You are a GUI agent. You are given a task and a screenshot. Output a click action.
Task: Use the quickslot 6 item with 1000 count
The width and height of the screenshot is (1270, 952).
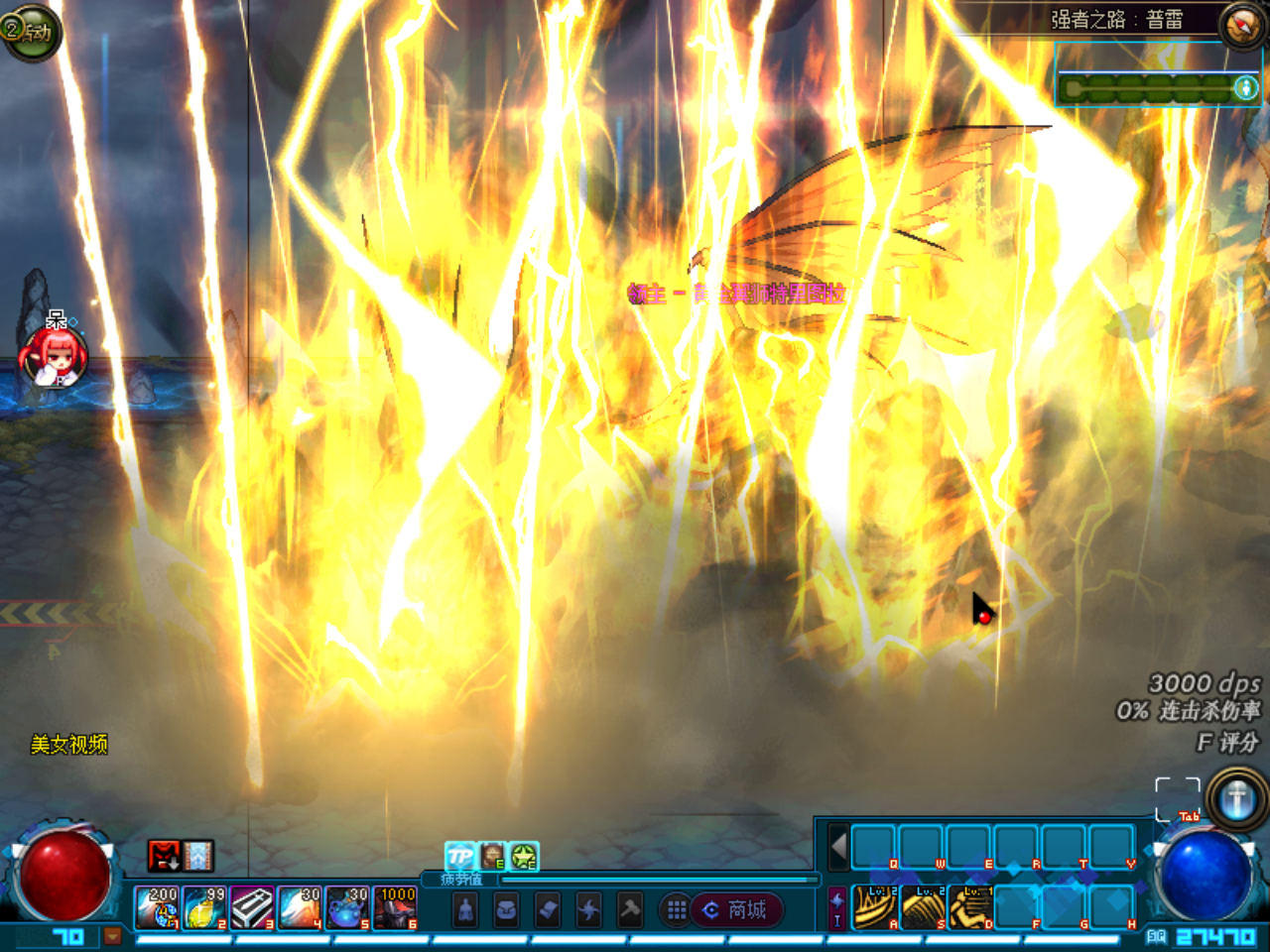(395, 908)
